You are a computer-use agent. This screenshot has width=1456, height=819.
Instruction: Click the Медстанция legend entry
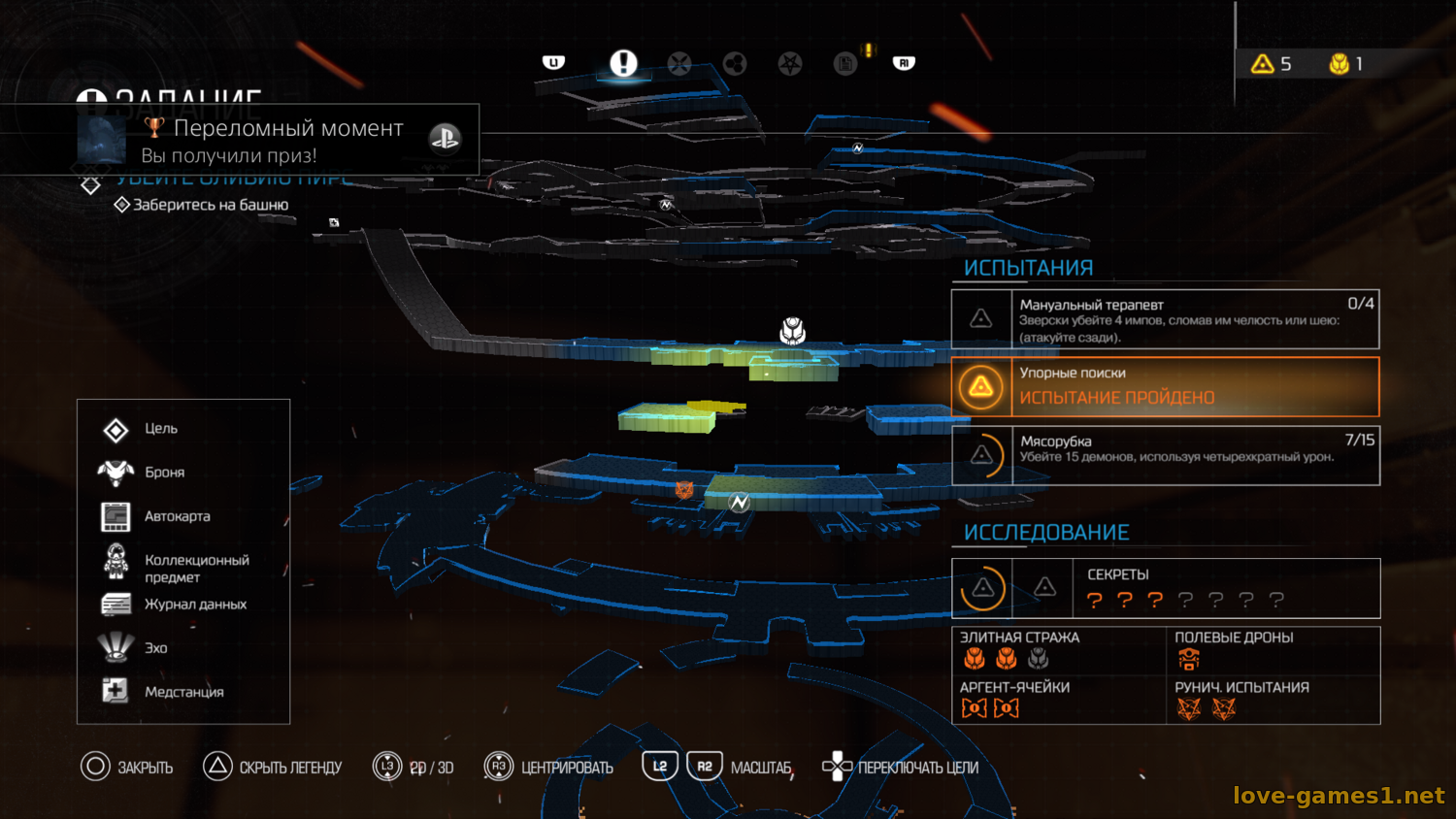[x=183, y=692]
